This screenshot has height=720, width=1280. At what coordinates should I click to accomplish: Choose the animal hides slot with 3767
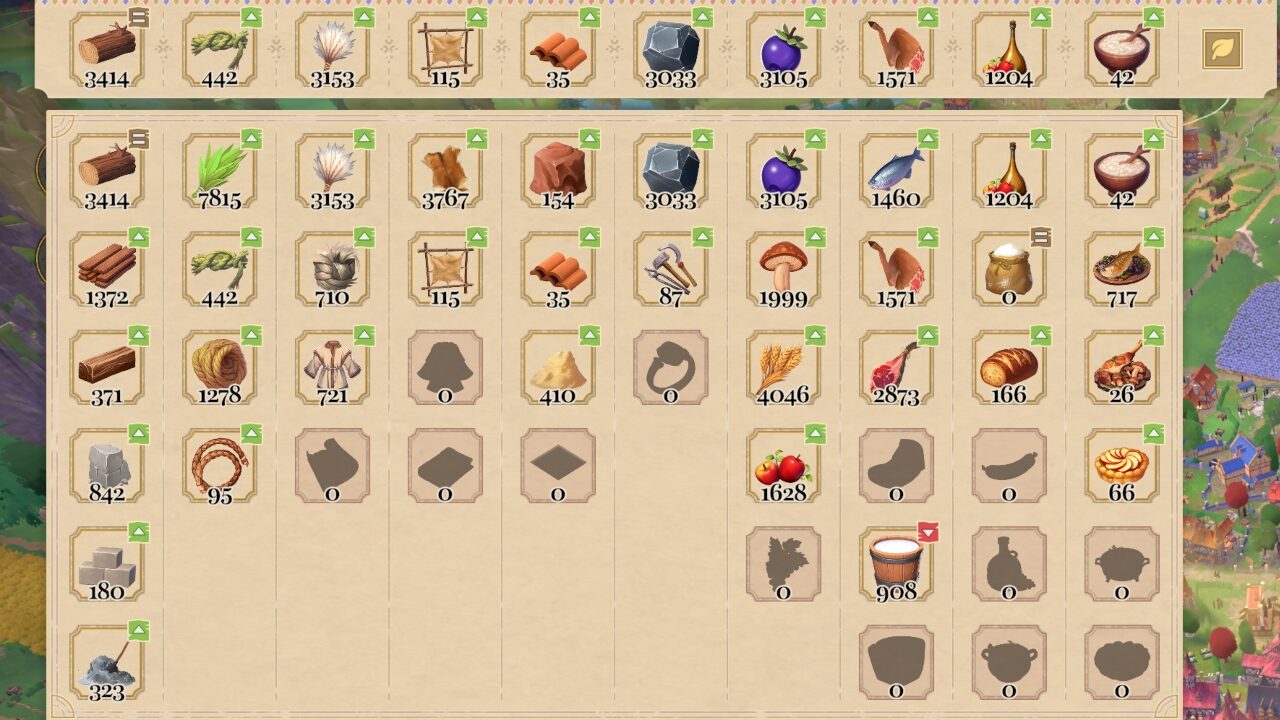click(445, 170)
